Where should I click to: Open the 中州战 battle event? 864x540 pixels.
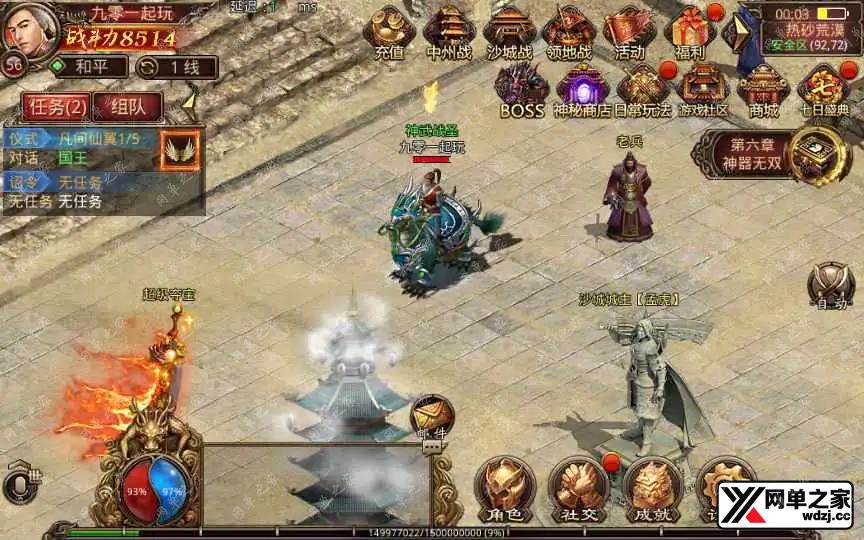click(x=447, y=30)
